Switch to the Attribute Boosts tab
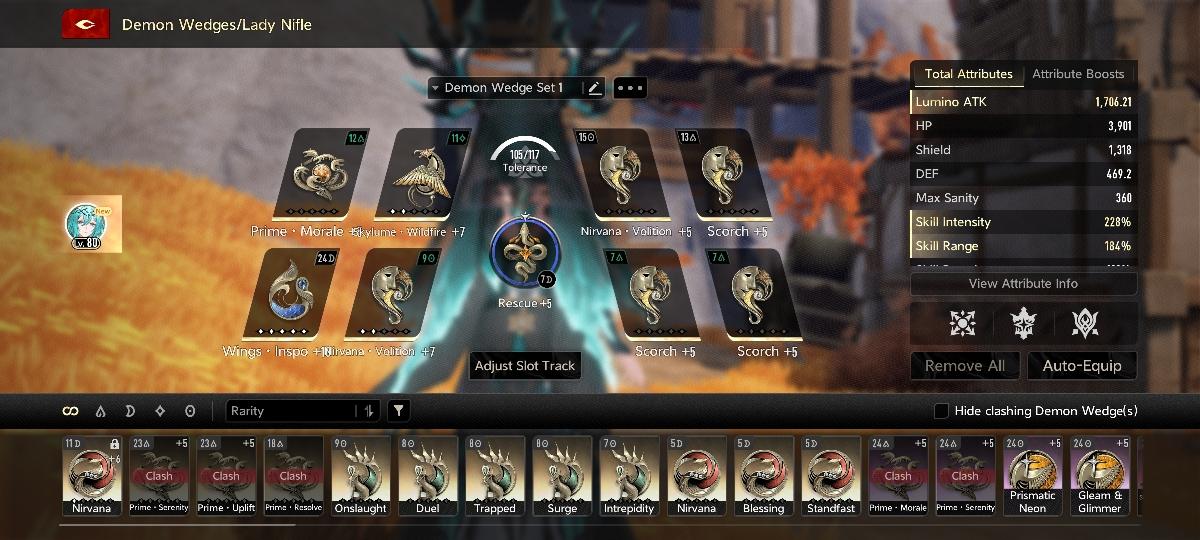Viewport: 1200px width, 540px height. click(x=1078, y=74)
